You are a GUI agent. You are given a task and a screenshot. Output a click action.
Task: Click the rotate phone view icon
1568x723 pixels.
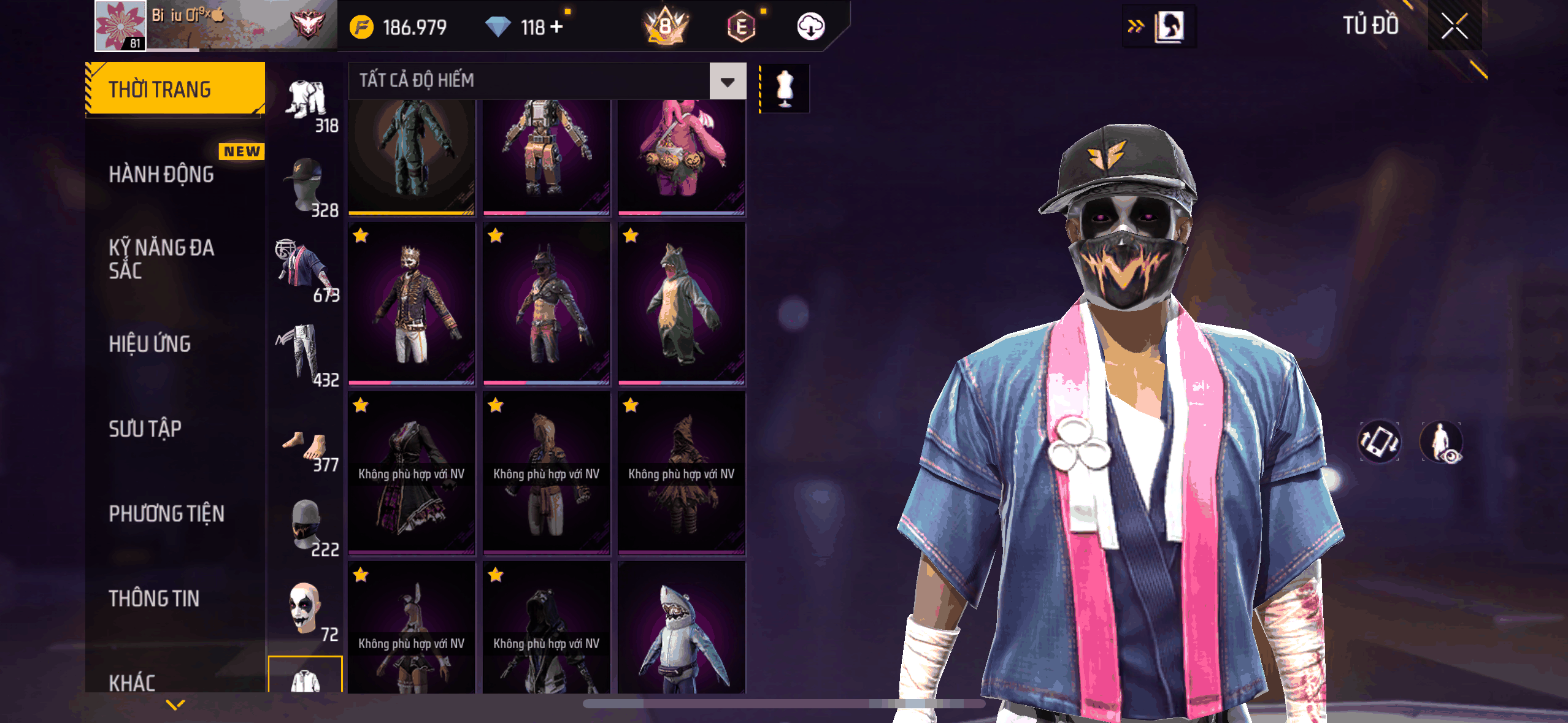coord(1379,442)
